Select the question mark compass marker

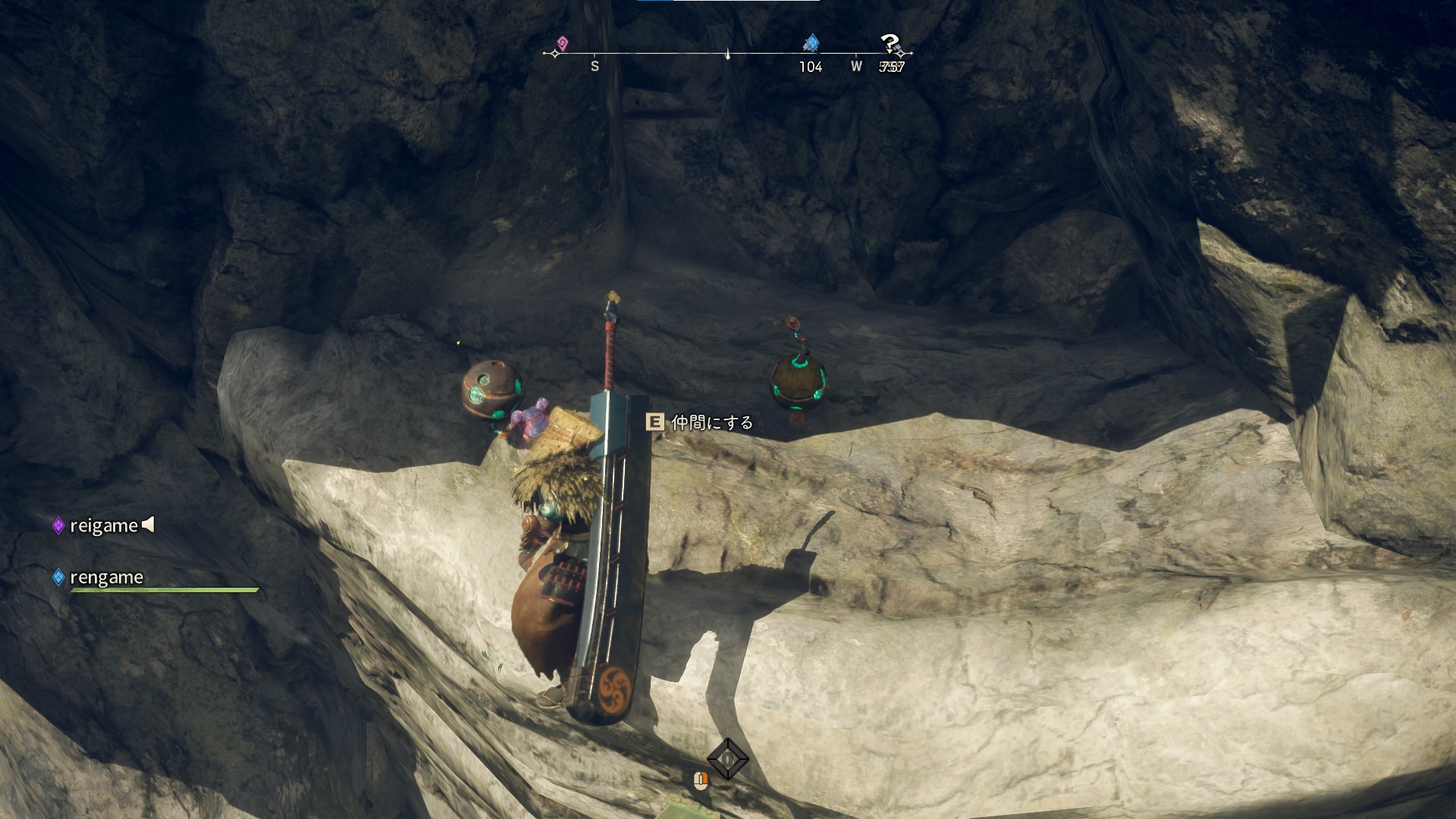pos(890,44)
